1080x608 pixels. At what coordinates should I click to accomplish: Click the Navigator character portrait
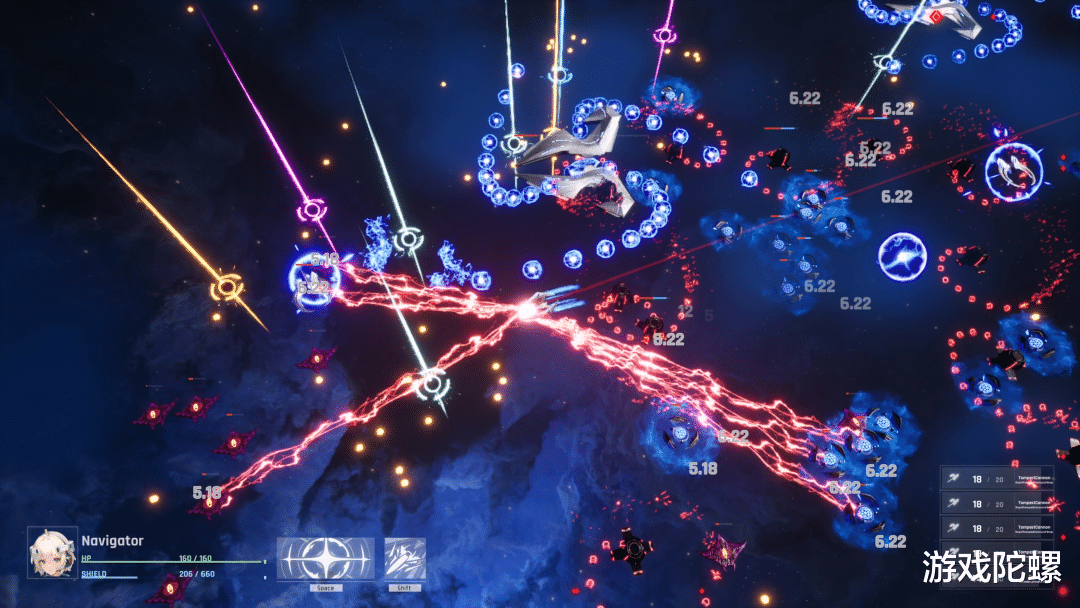click(x=52, y=553)
